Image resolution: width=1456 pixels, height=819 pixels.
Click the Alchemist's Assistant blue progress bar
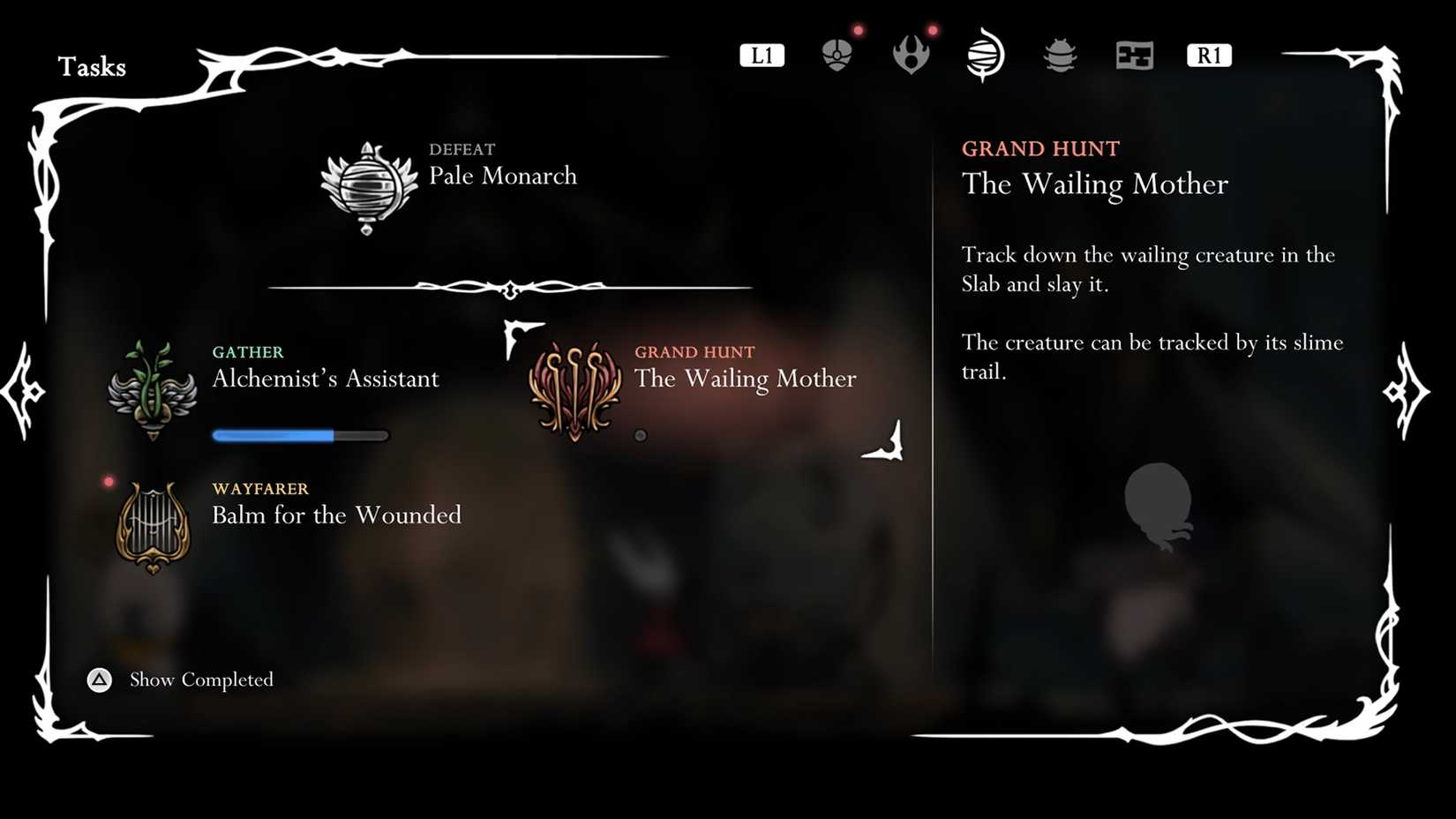(x=299, y=434)
